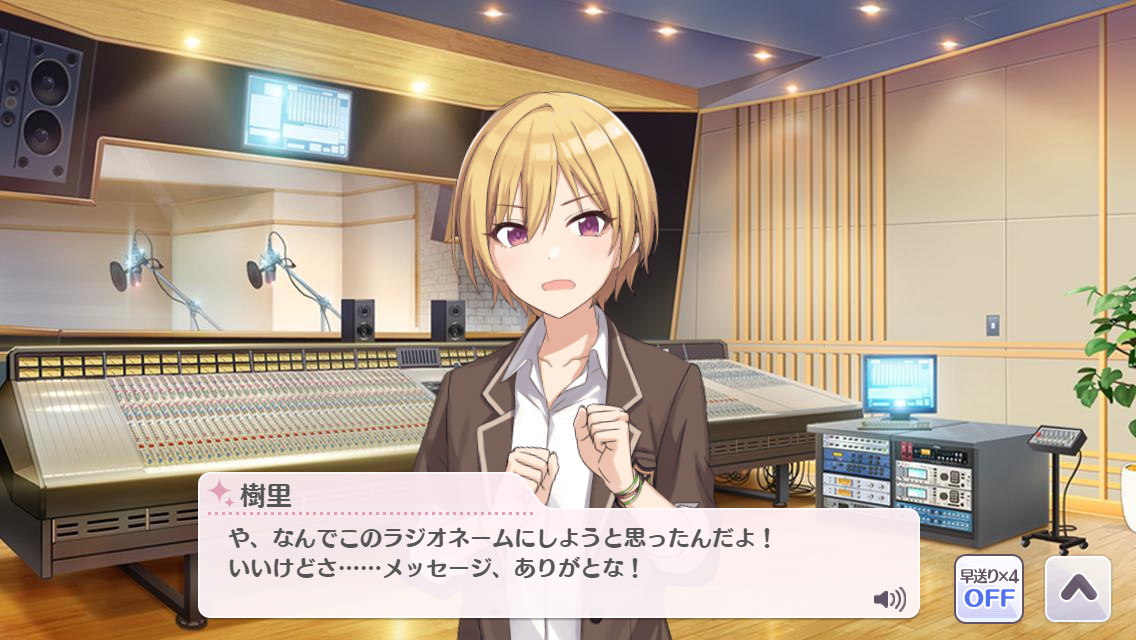Open the menu with the up-arrow button

(x=1077, y=588)
